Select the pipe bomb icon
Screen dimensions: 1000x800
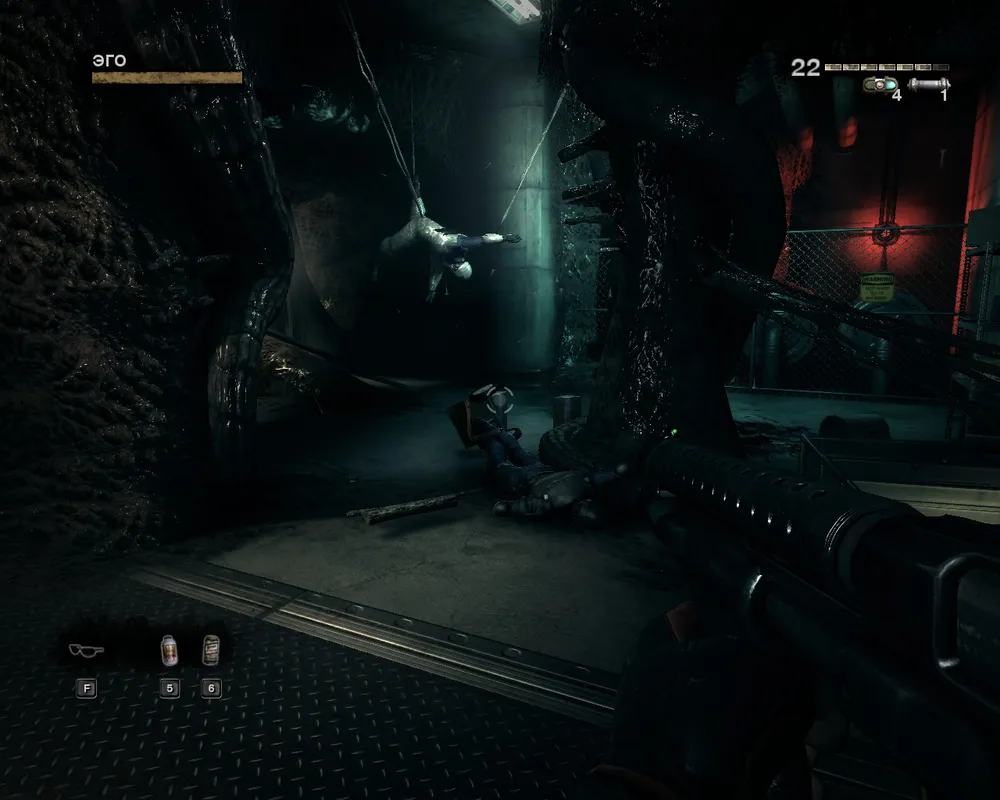(x=929, y=85)
